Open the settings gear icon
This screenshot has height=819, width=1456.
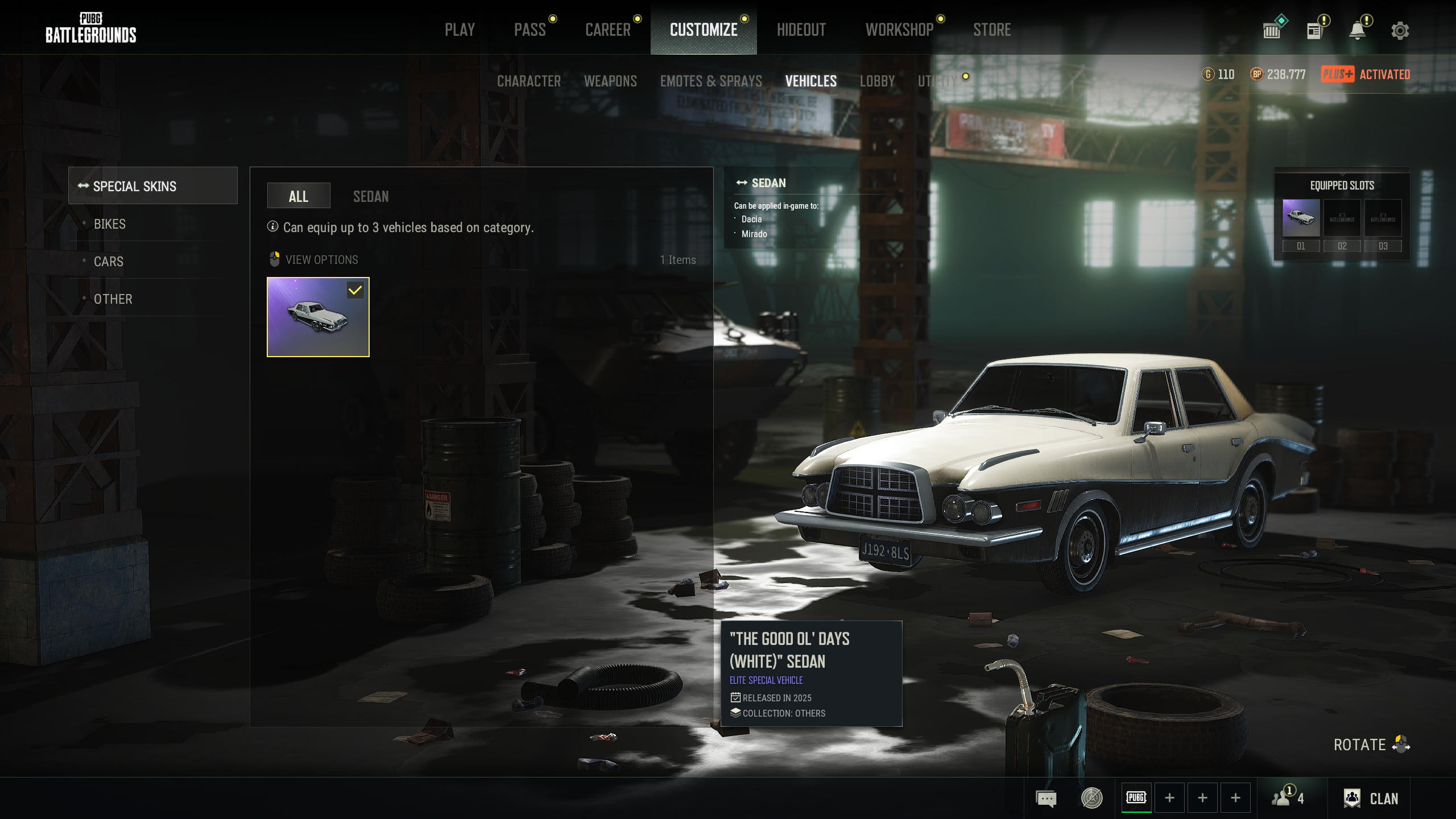coord(1400,31)
